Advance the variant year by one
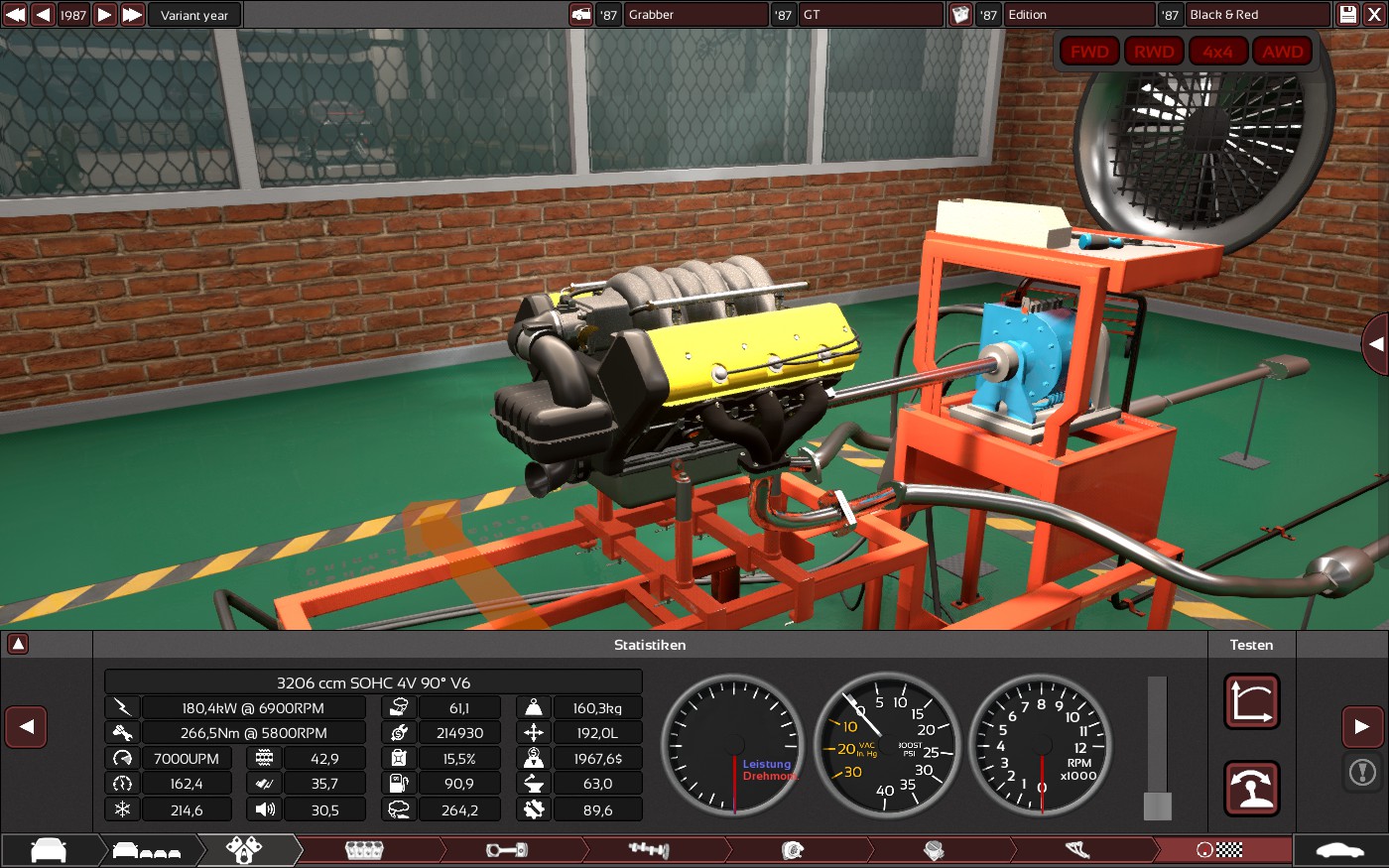 coord(105,15)
